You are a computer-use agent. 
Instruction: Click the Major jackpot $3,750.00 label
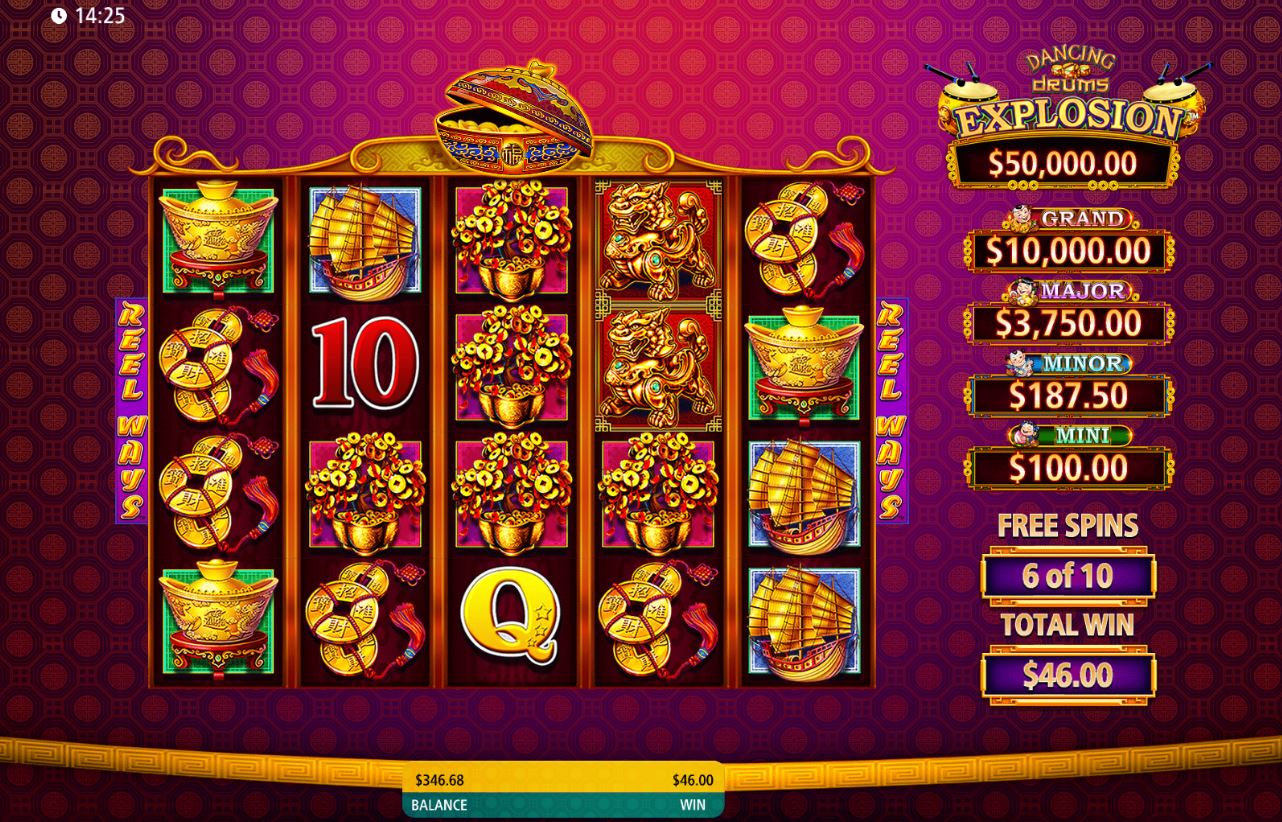click(1069, 322)
